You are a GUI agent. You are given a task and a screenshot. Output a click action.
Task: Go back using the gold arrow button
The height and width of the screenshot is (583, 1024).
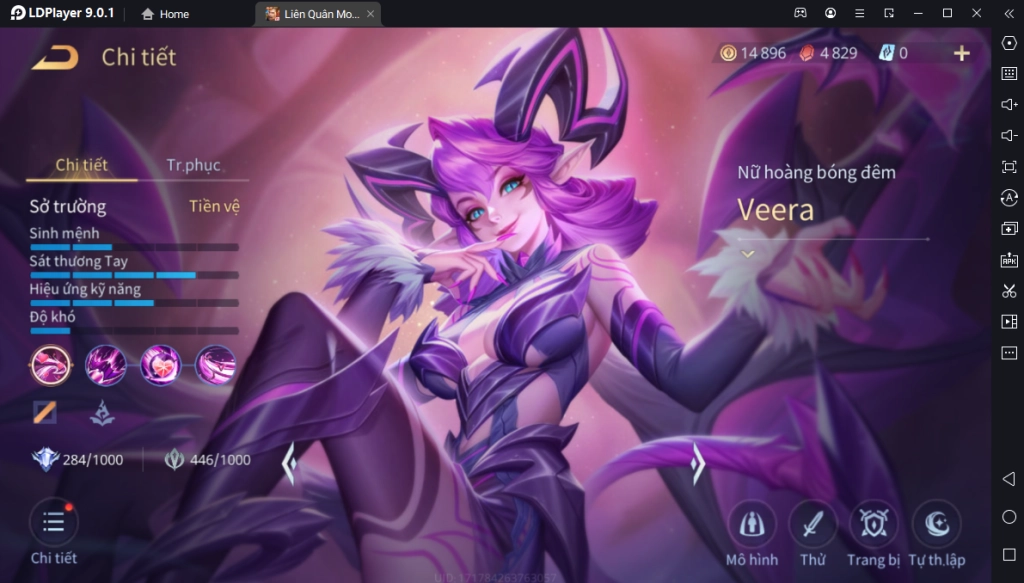pos(54,57)
